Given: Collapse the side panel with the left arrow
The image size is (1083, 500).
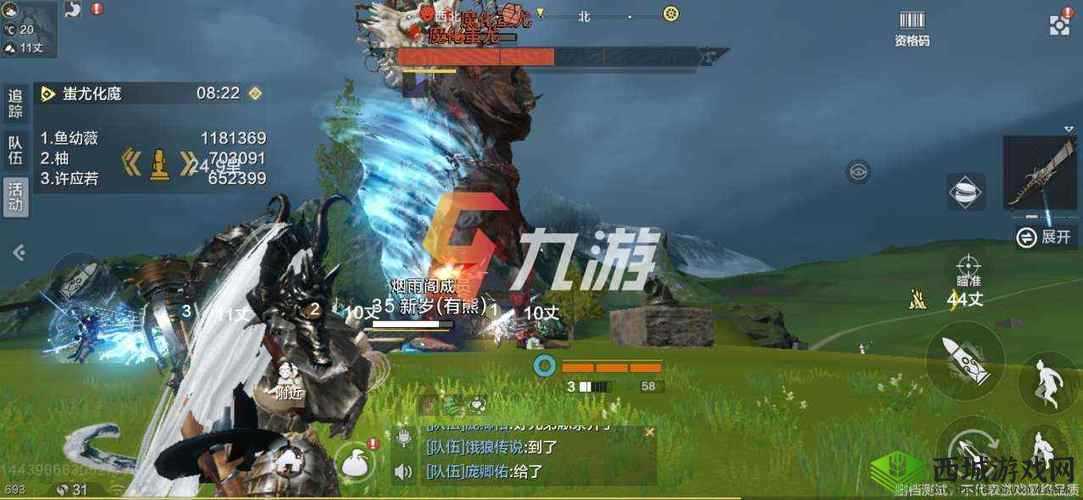Looking at the screenshot, I should [x=17, y=253].
